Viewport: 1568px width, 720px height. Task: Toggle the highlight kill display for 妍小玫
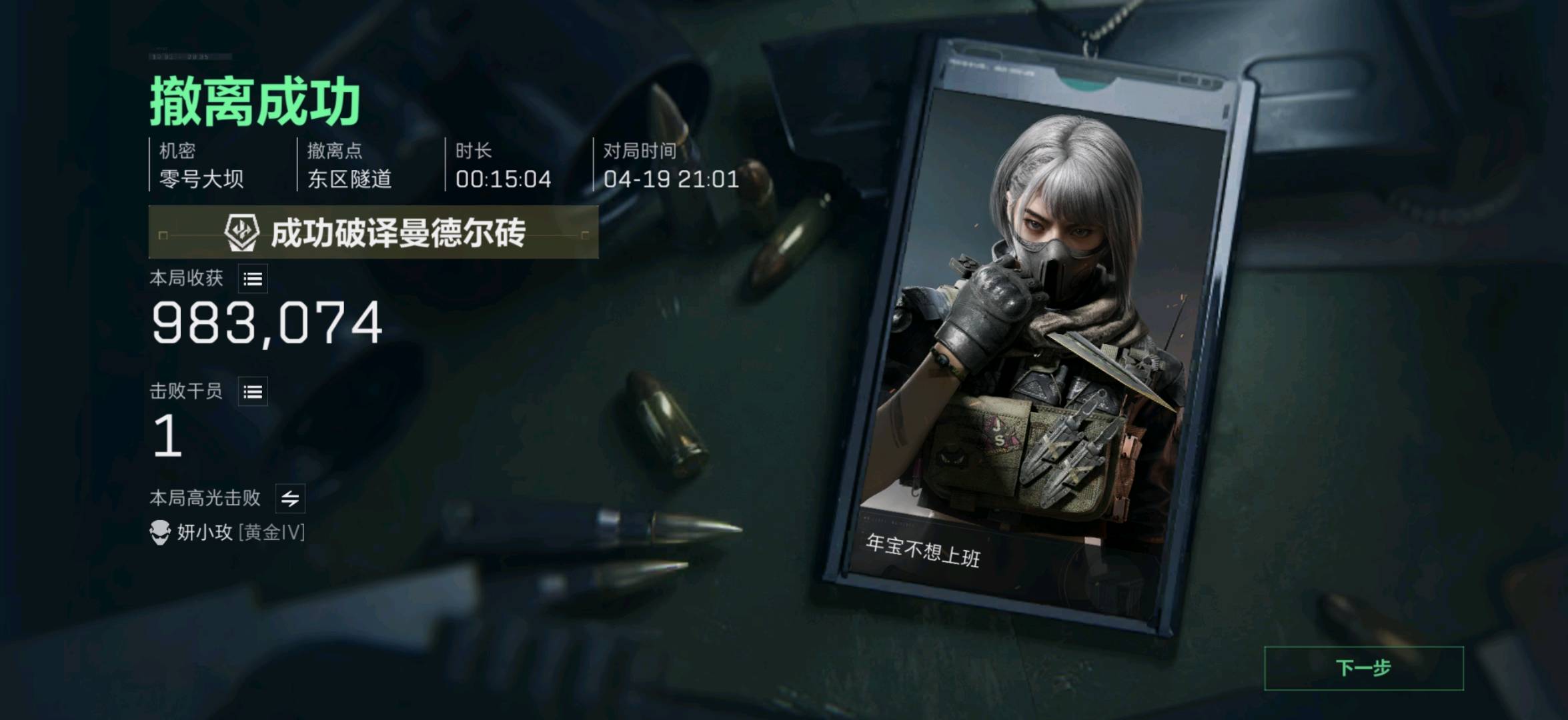click(291, 499)
